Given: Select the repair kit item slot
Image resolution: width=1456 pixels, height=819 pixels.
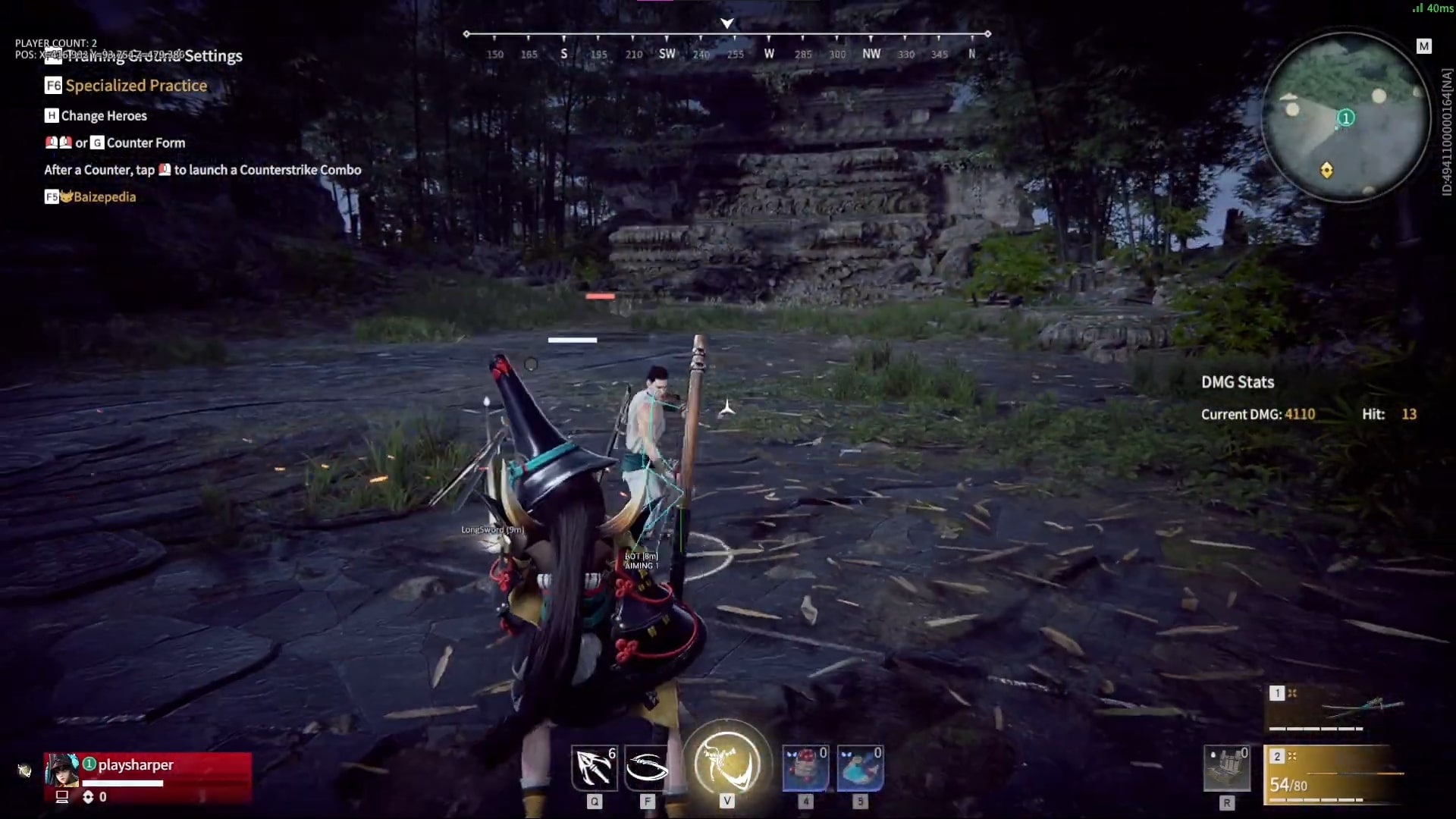Looking at the screenshot, I should tap(1227, 768).
